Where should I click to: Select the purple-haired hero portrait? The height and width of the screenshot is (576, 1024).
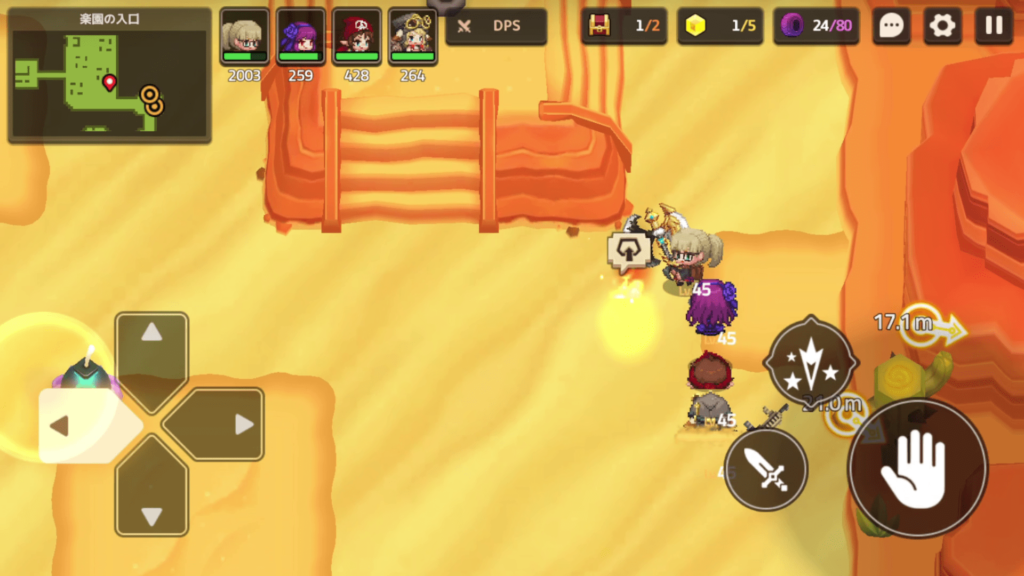[300, 38]
